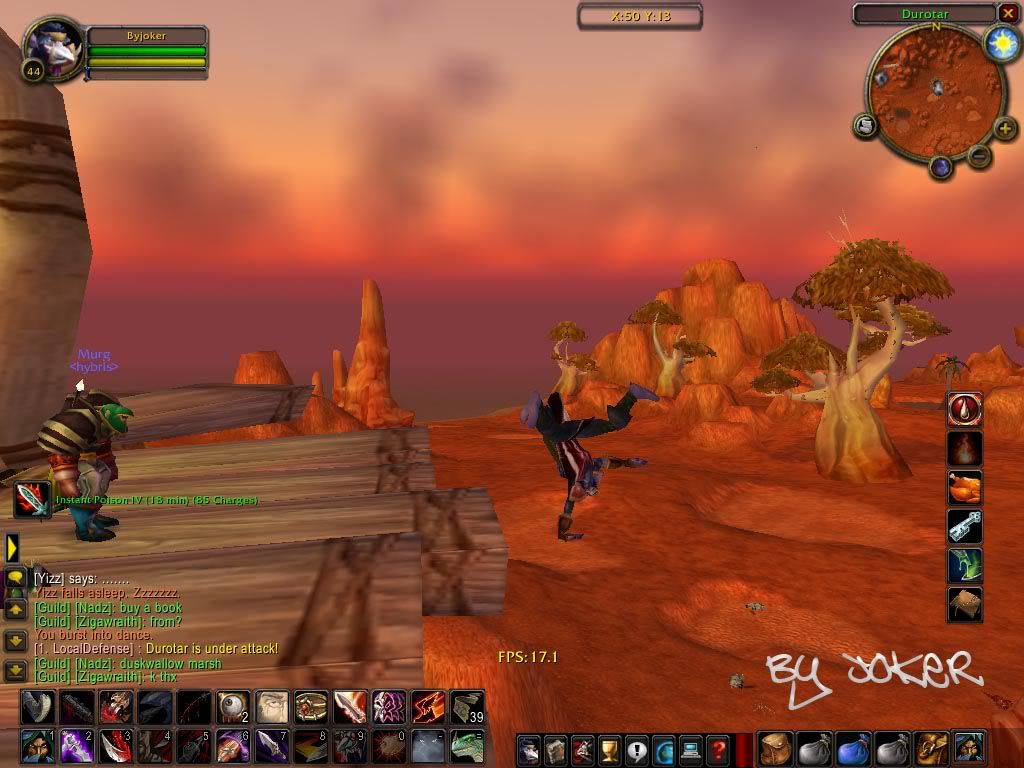Viewport: 1024px width, 768px height.
Task: Open the red question mark help button
Action: pos(717,749)
